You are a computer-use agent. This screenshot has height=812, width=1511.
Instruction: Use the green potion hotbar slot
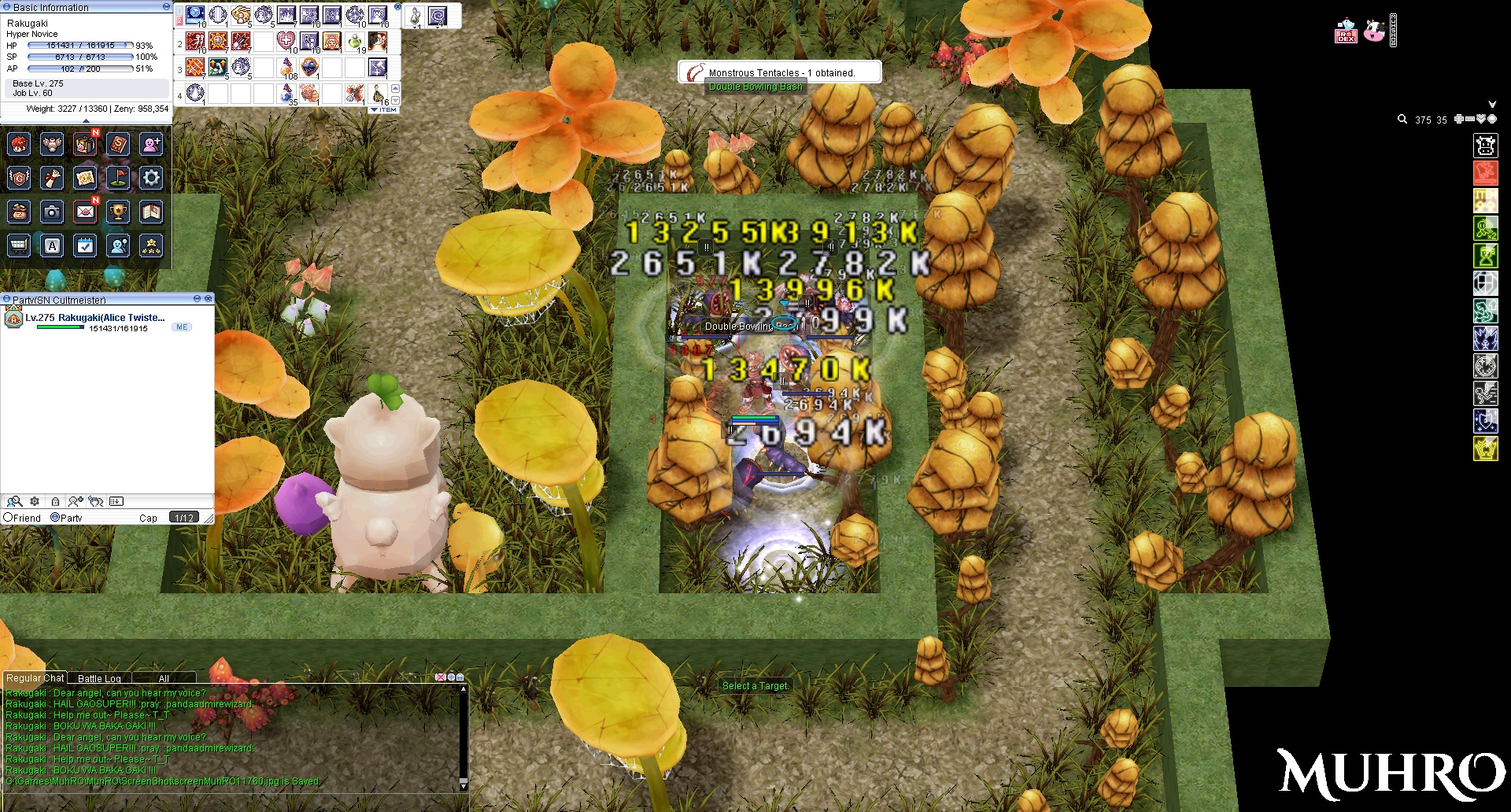[x=355, y=41]
